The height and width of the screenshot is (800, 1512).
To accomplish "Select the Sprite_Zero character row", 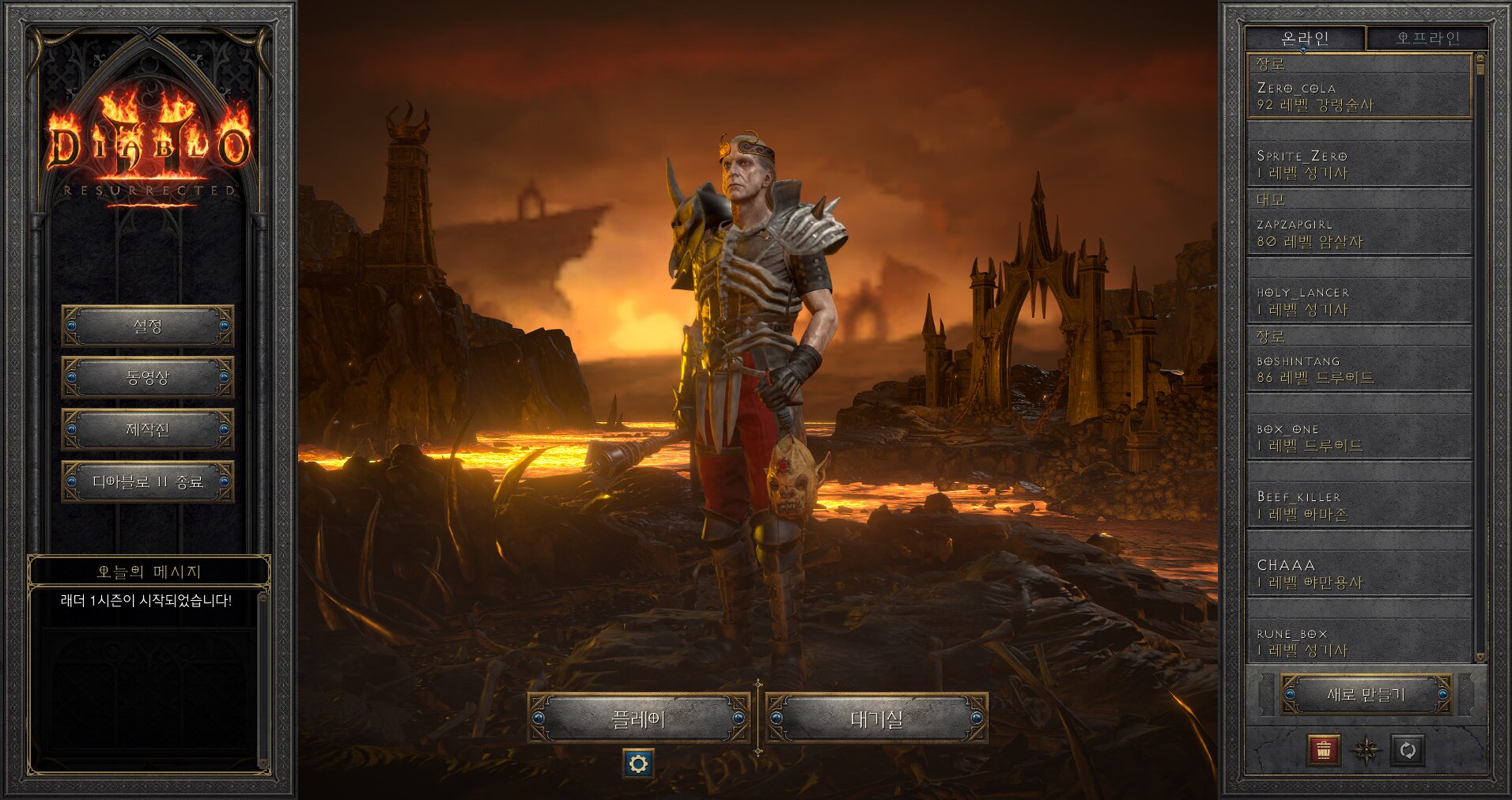I will click(1359, 164).
